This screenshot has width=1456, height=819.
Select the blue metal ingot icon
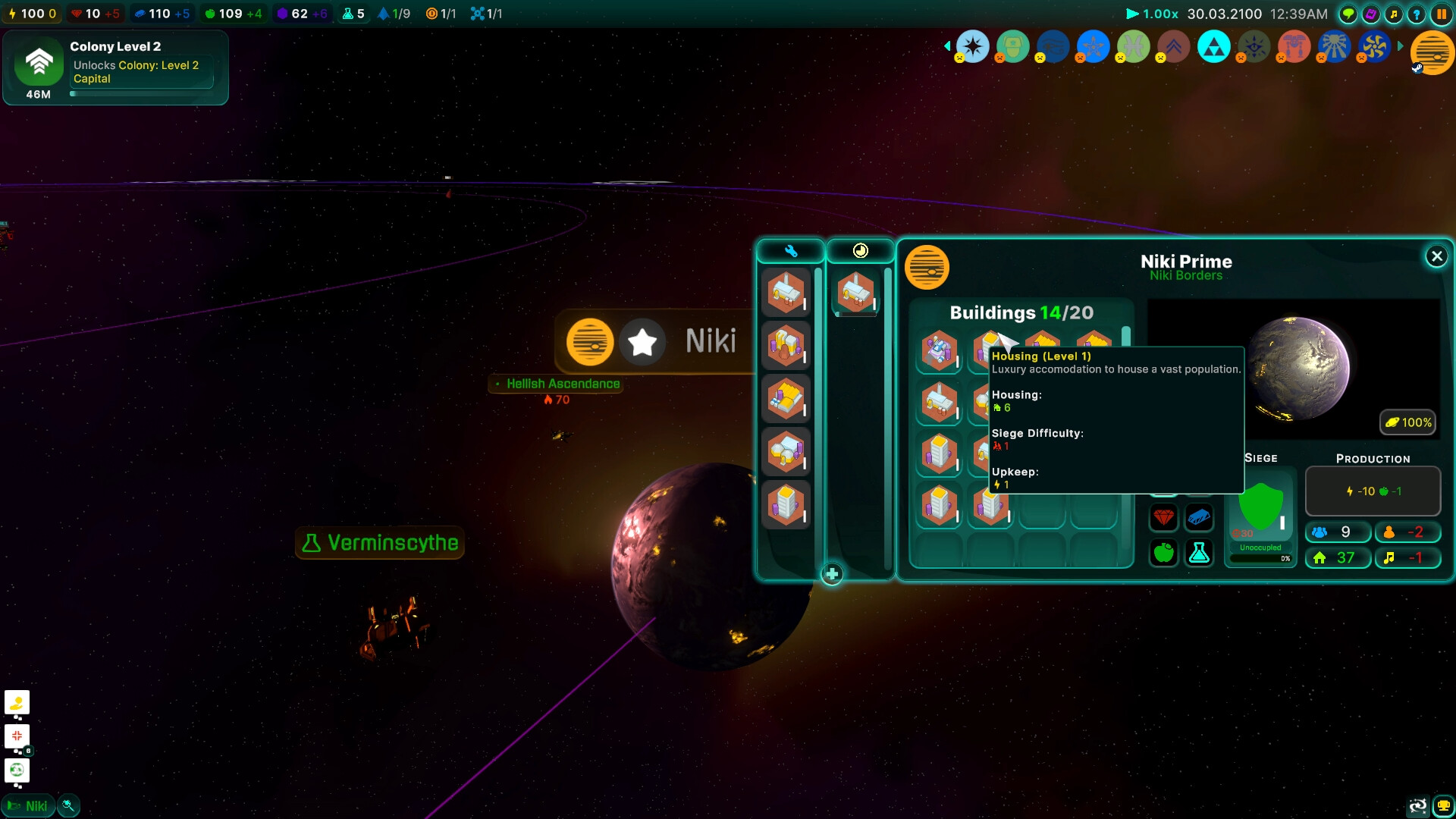click(x=1198, y=516)
